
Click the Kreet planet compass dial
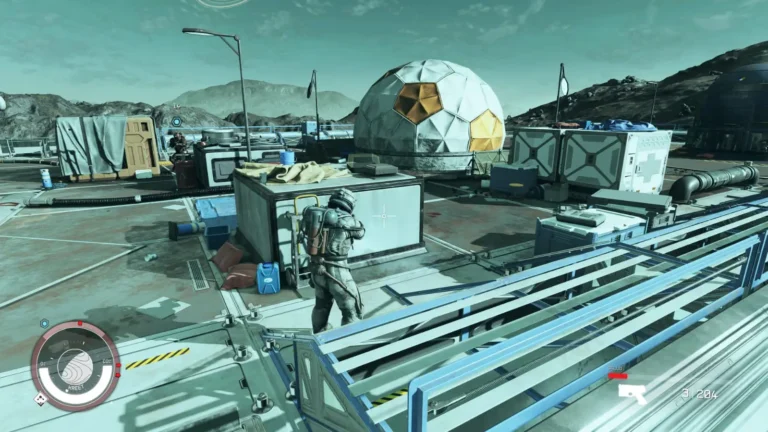[76, 364]
